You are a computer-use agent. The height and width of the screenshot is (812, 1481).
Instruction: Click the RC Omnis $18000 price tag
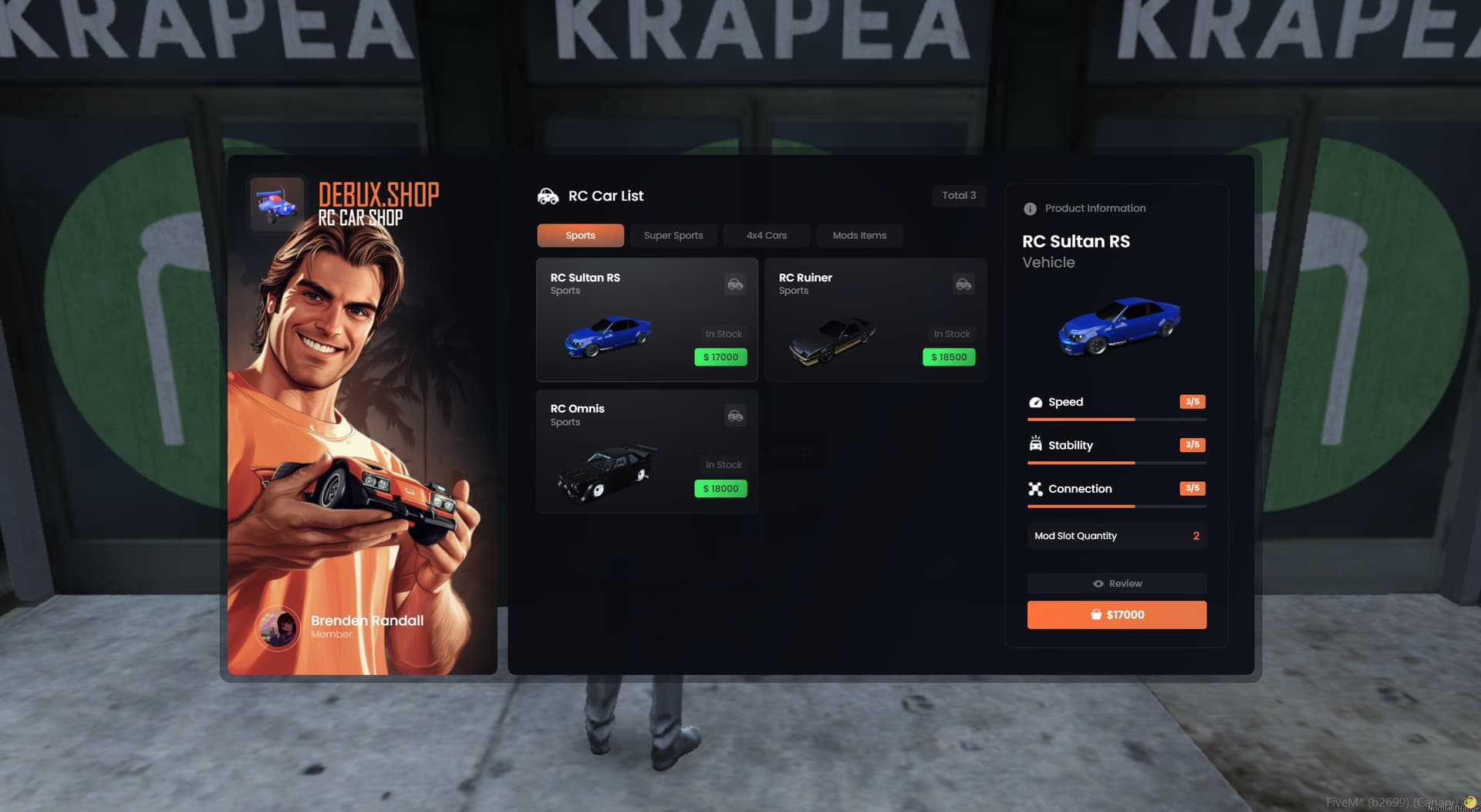coord(720,489)
